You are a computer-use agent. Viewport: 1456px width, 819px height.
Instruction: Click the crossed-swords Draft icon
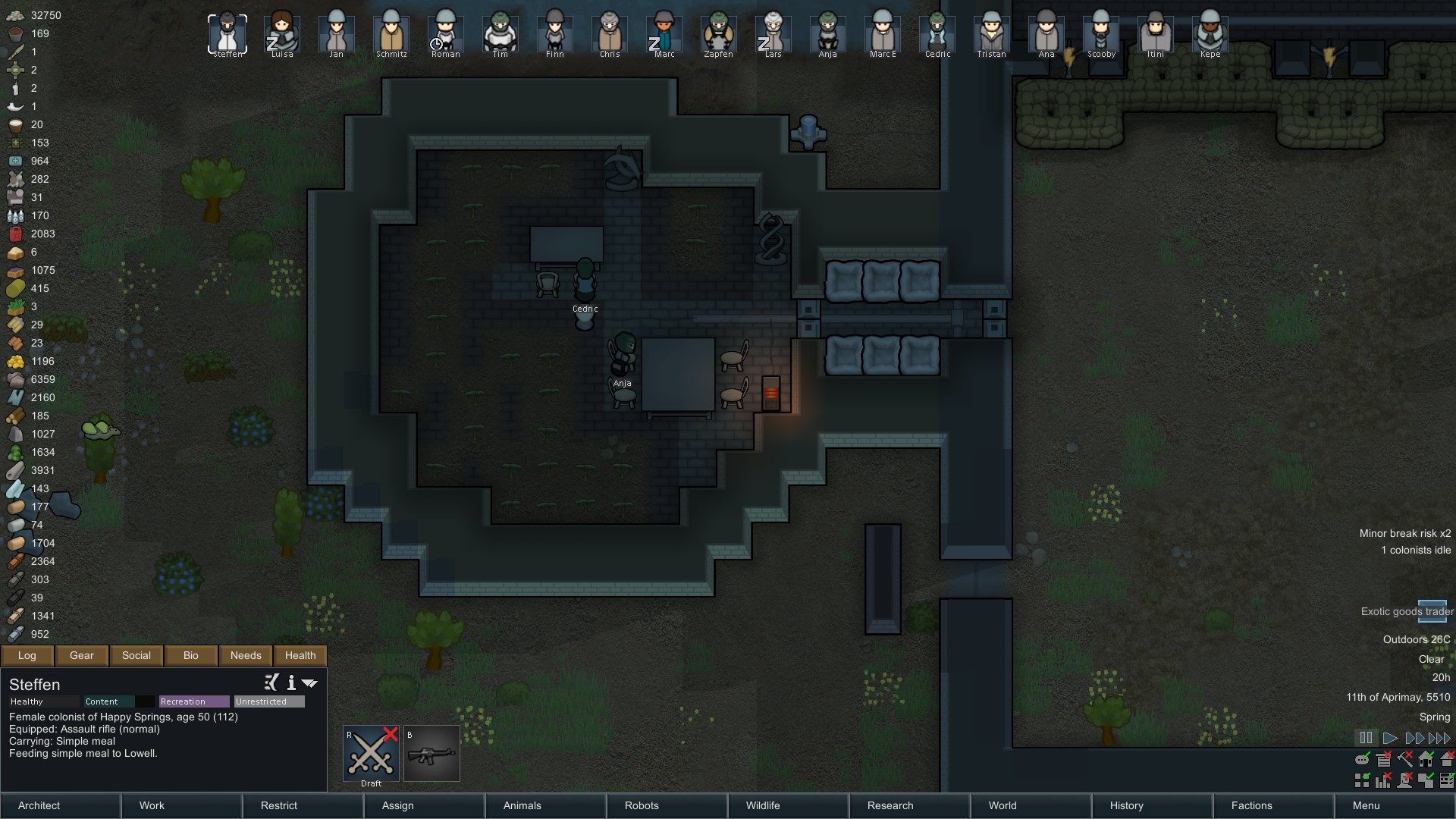pyautogui.click(x=370, y=753)
